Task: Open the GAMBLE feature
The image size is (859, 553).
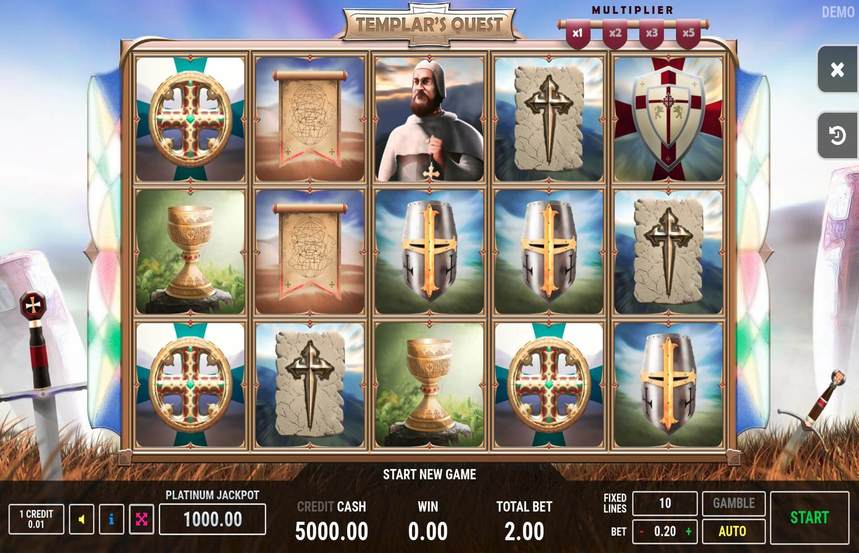Action: tap(733, 503)
